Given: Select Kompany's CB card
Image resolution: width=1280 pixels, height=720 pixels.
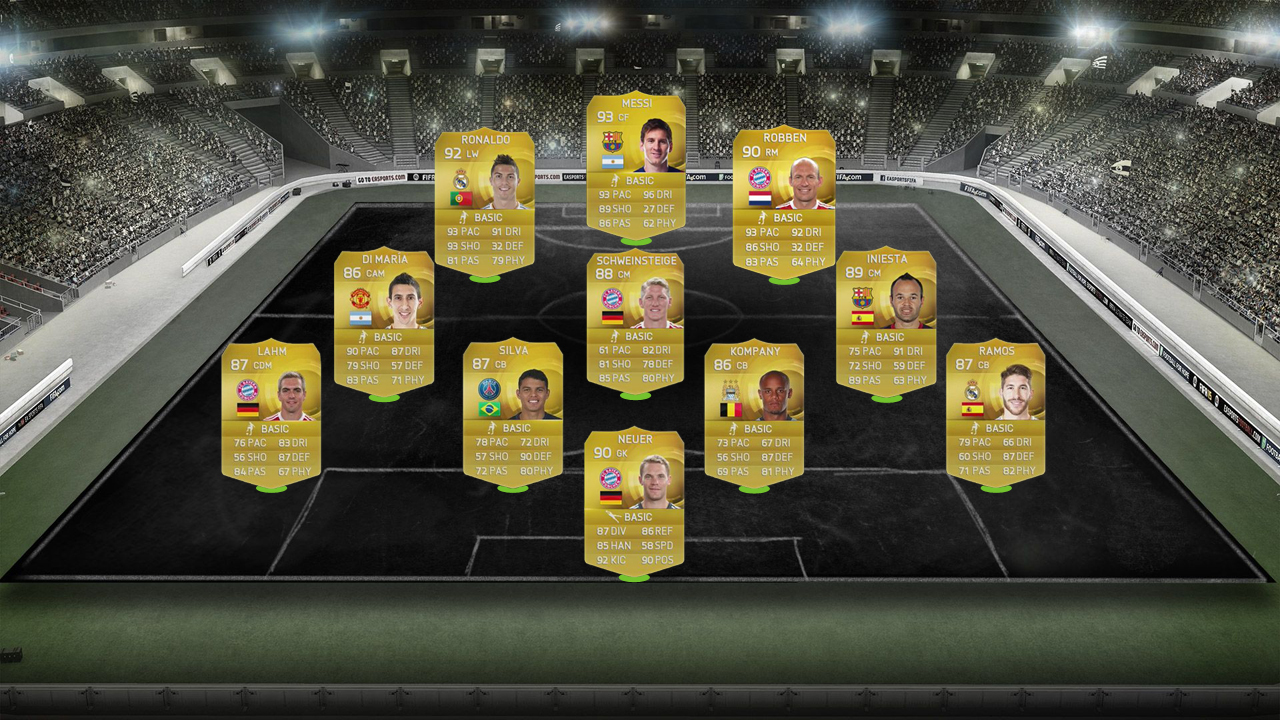Looking at the screenshot, I should pyautogui.click(x=754, y=414).
